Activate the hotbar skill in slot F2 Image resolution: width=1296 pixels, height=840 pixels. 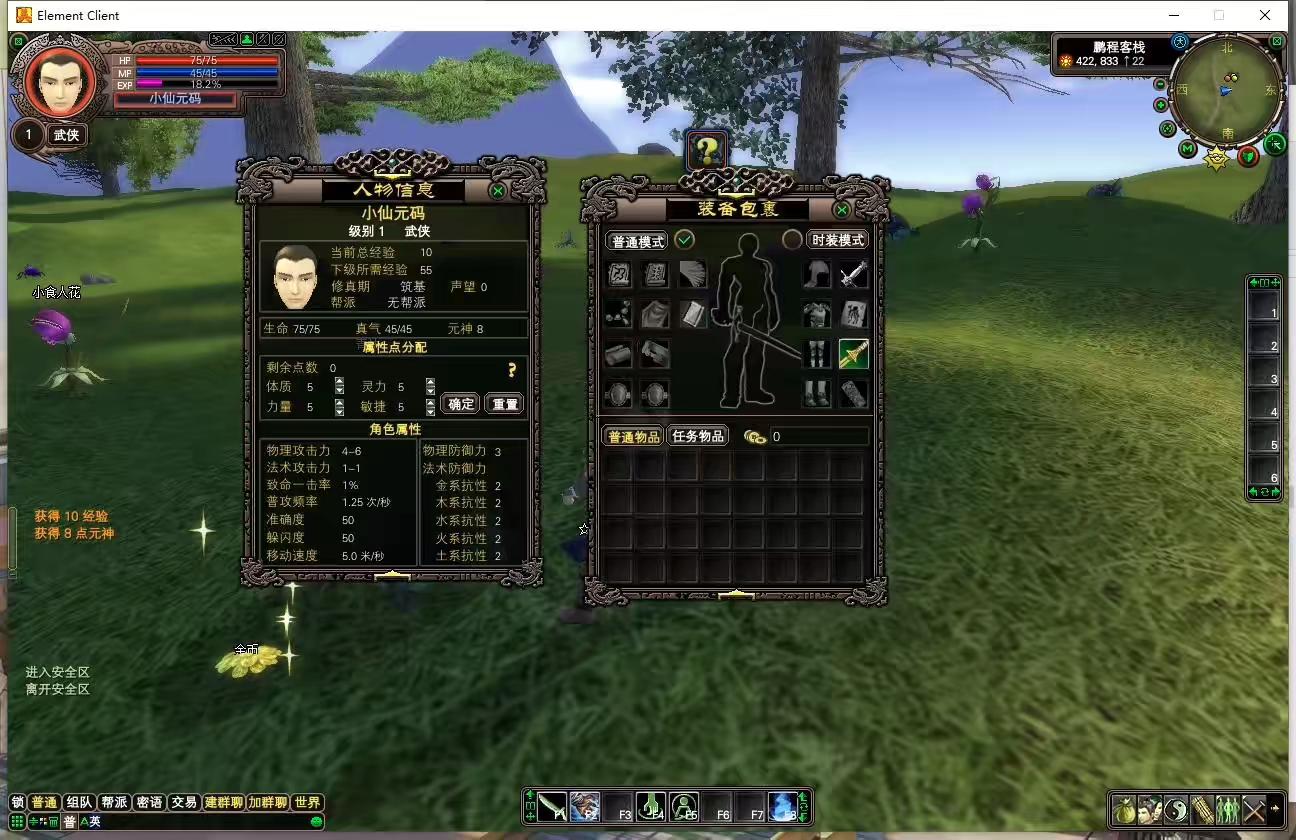(583, 805)
